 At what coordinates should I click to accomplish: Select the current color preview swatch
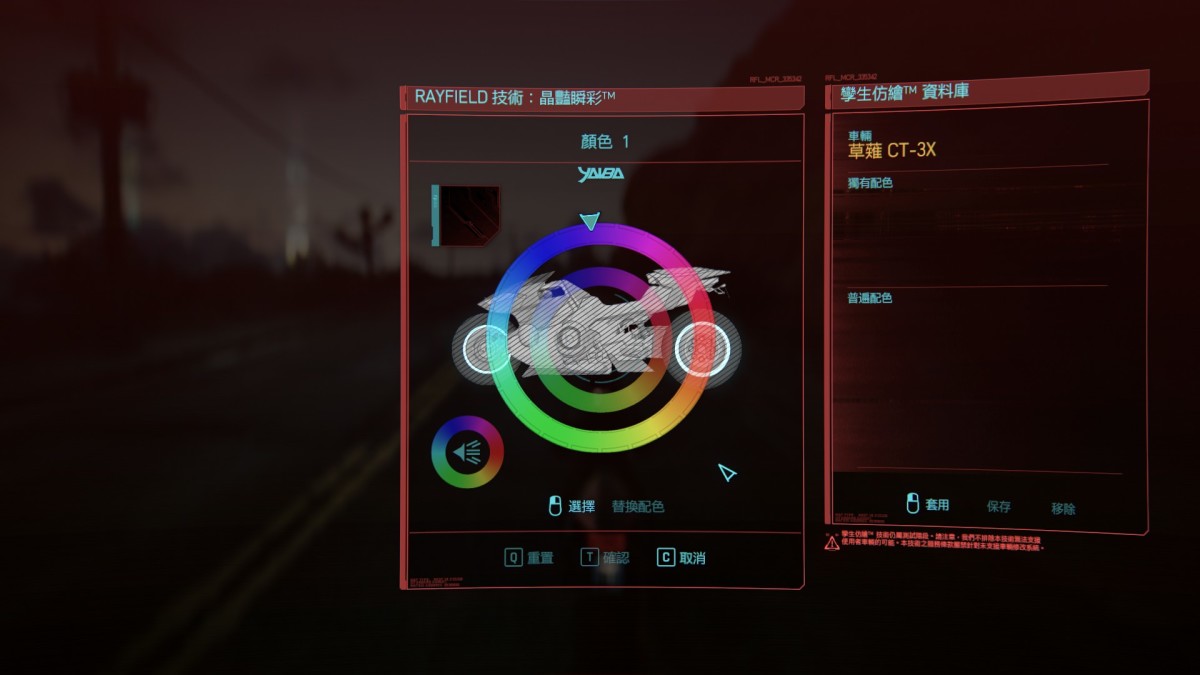(466, 215)
